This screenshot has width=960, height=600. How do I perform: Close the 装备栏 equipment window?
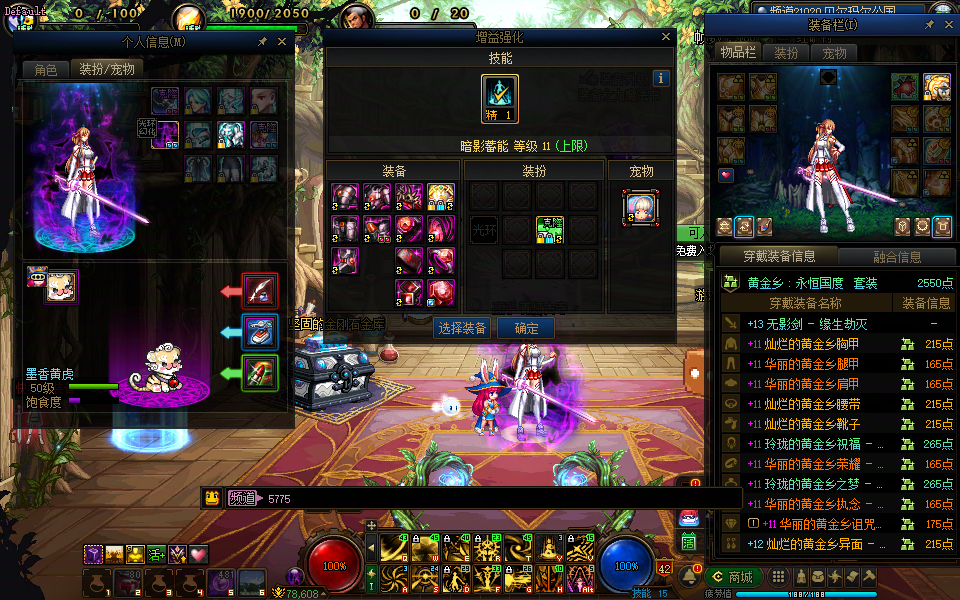pos(947,24)
